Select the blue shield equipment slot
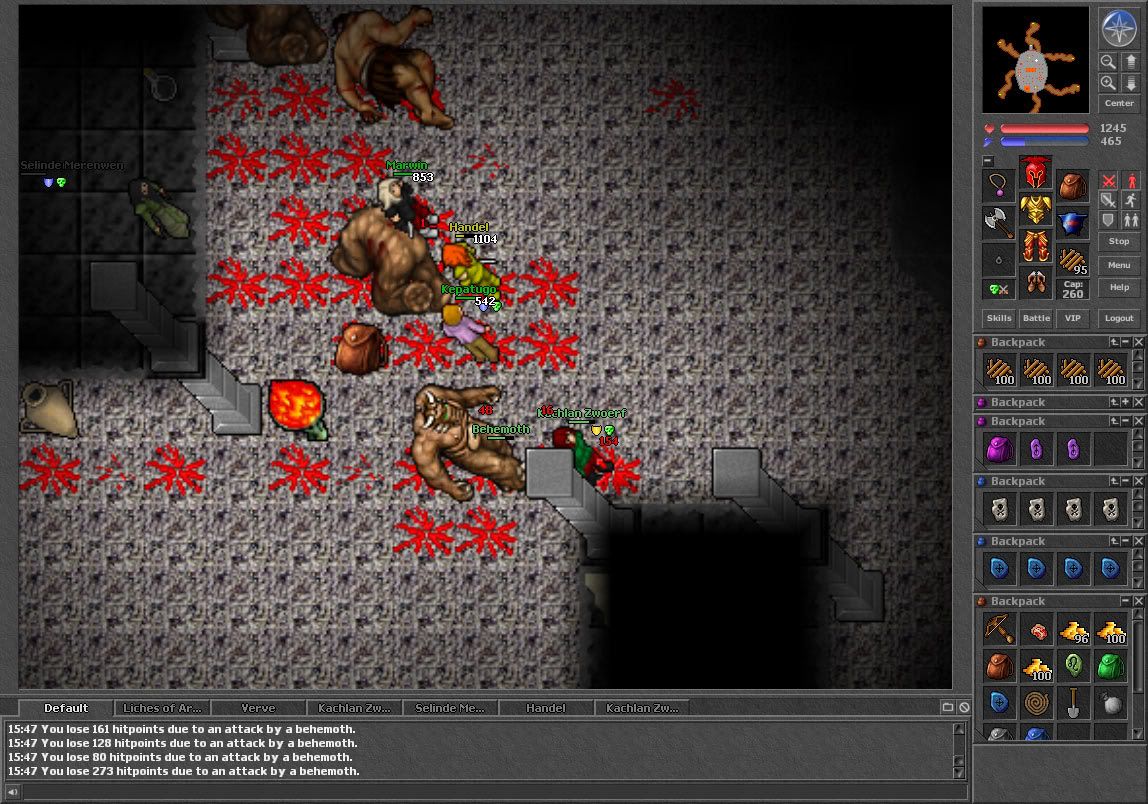The image size is (1148, 804). 1072,222
